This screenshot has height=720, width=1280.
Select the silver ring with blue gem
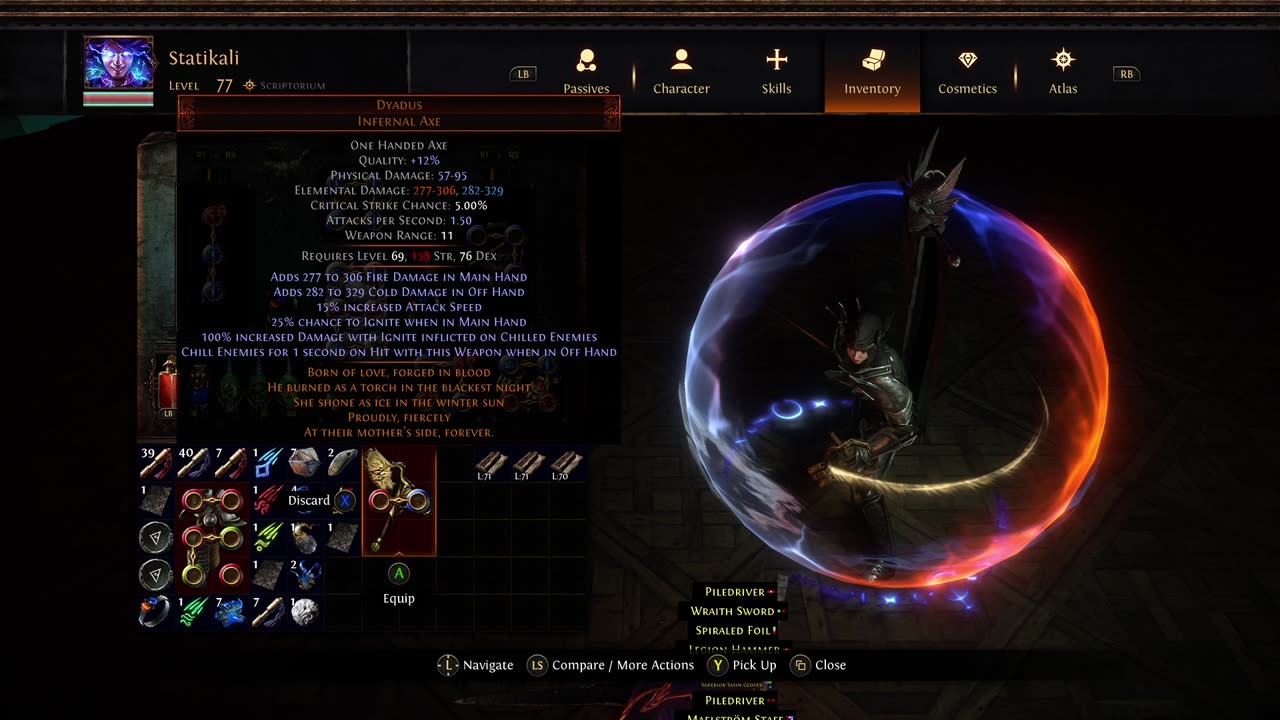tap(155, 611)
